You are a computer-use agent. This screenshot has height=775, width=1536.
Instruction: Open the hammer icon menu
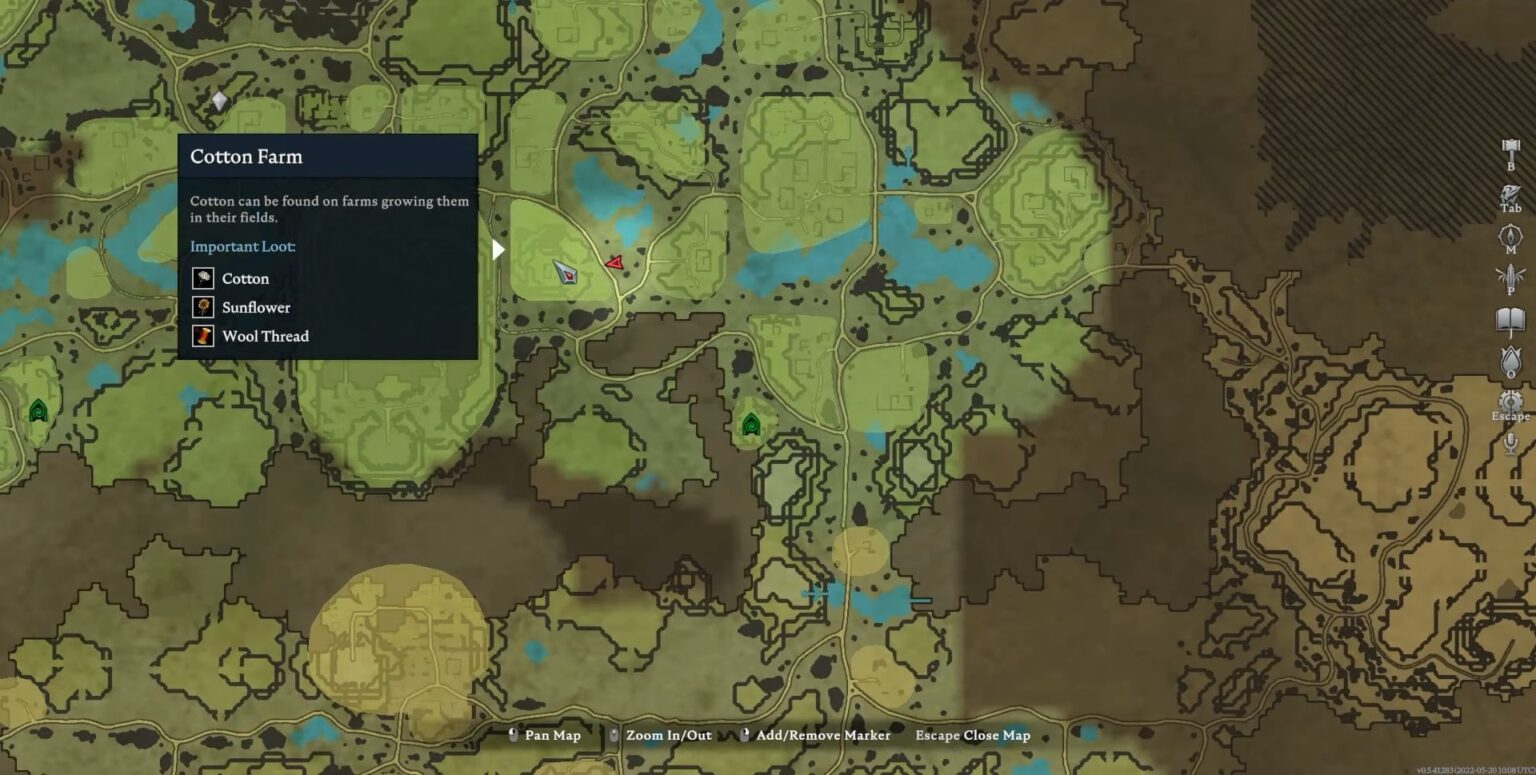tap(1510, 150)
